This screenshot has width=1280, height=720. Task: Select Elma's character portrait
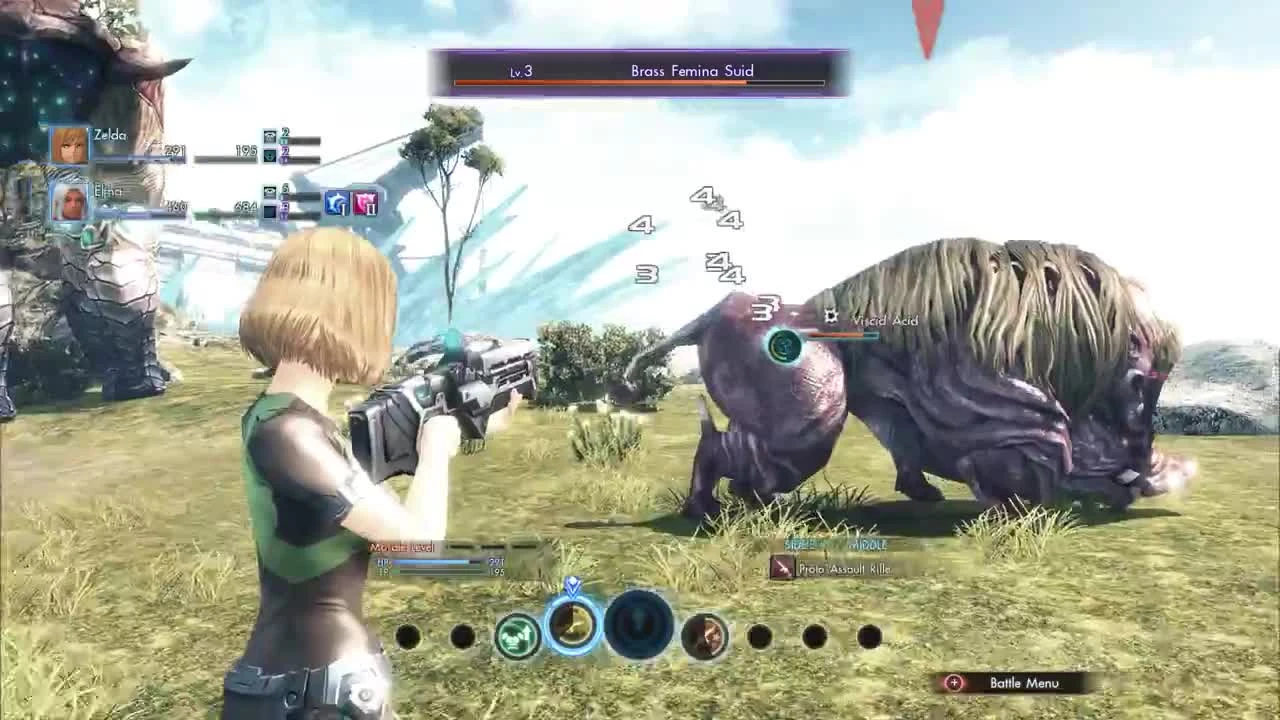coord(70,205)
